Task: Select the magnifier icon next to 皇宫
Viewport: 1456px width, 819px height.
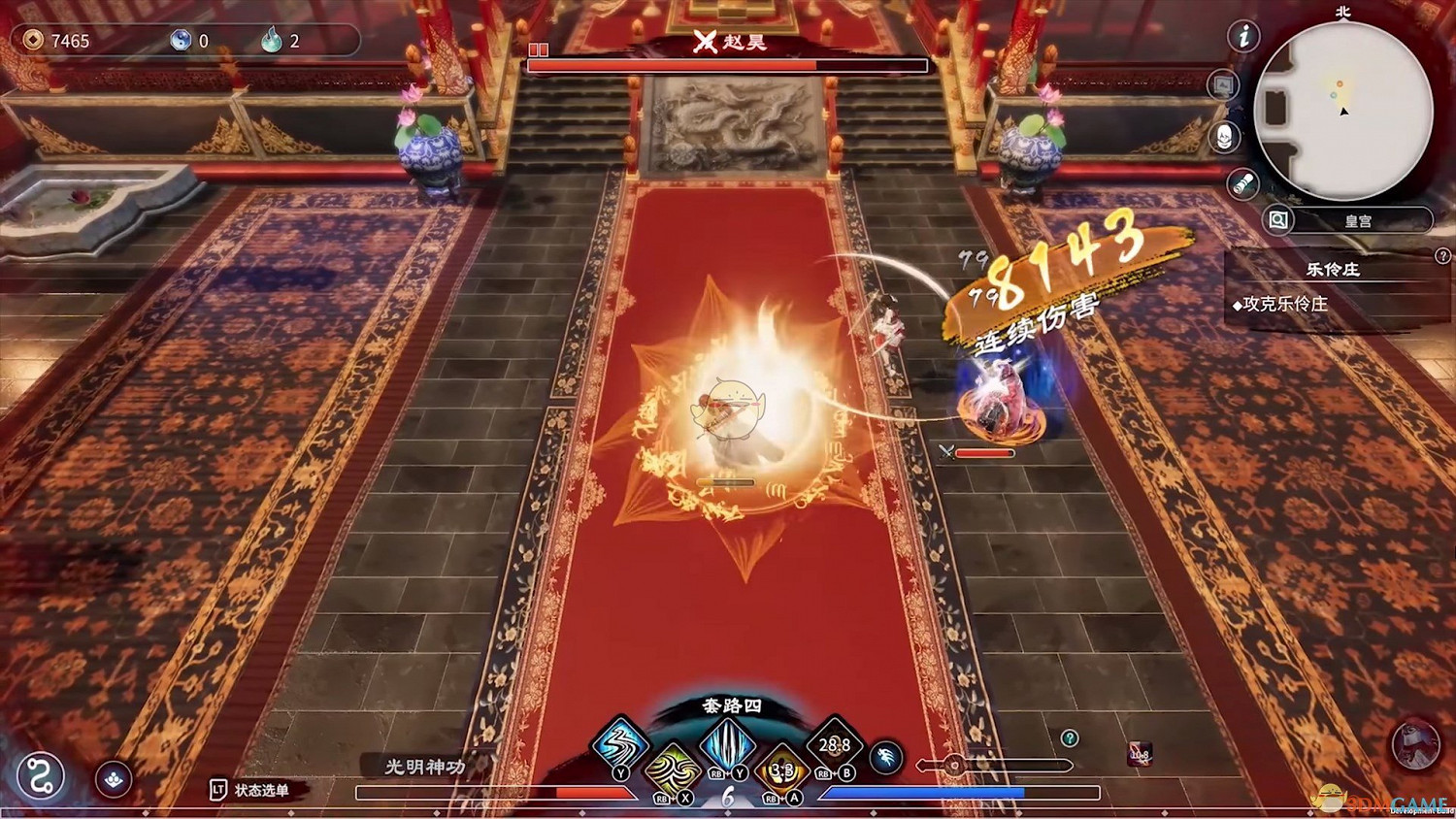Action: pos(1276,219)
